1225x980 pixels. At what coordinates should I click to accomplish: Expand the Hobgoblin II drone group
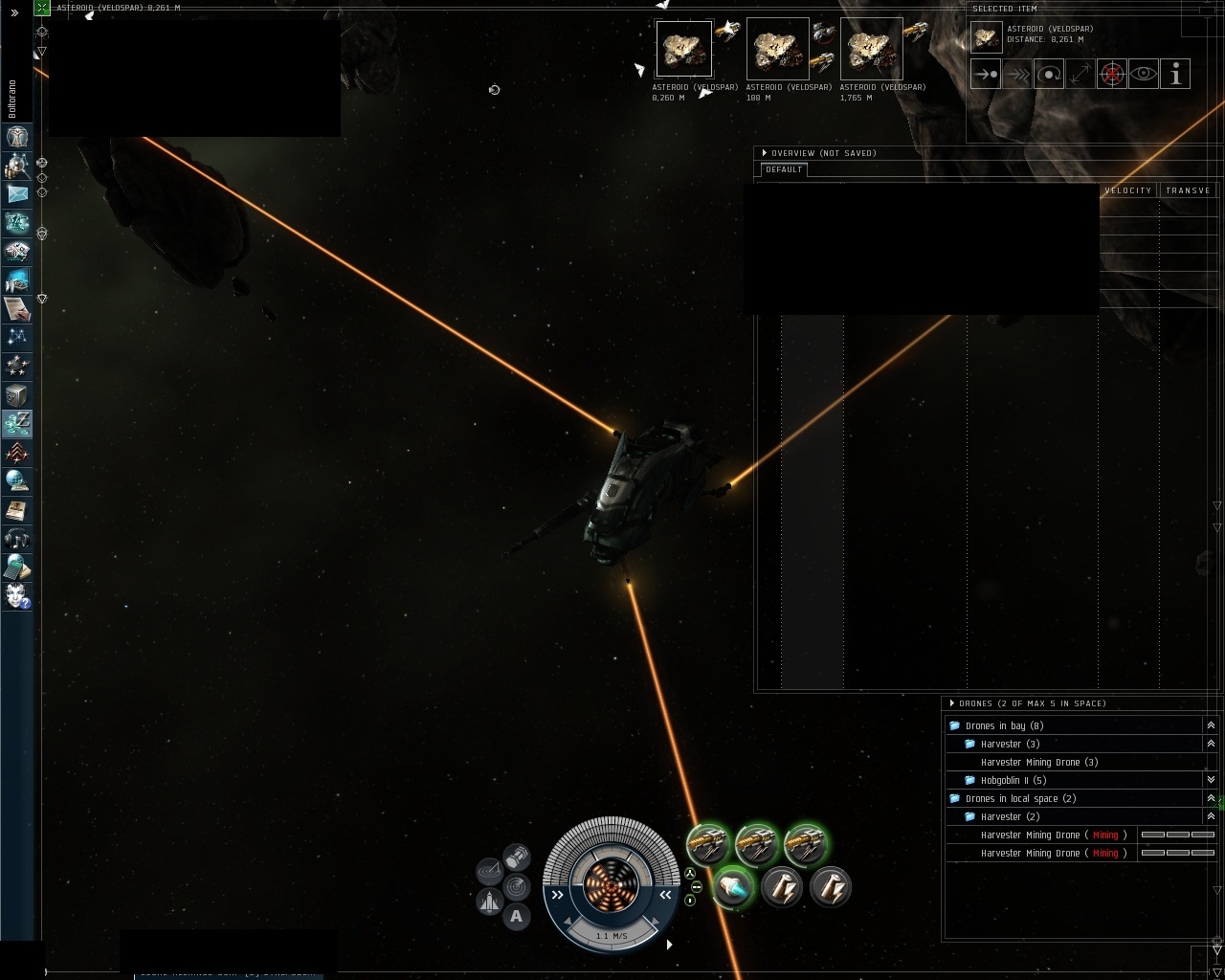tap(1211, 780)
